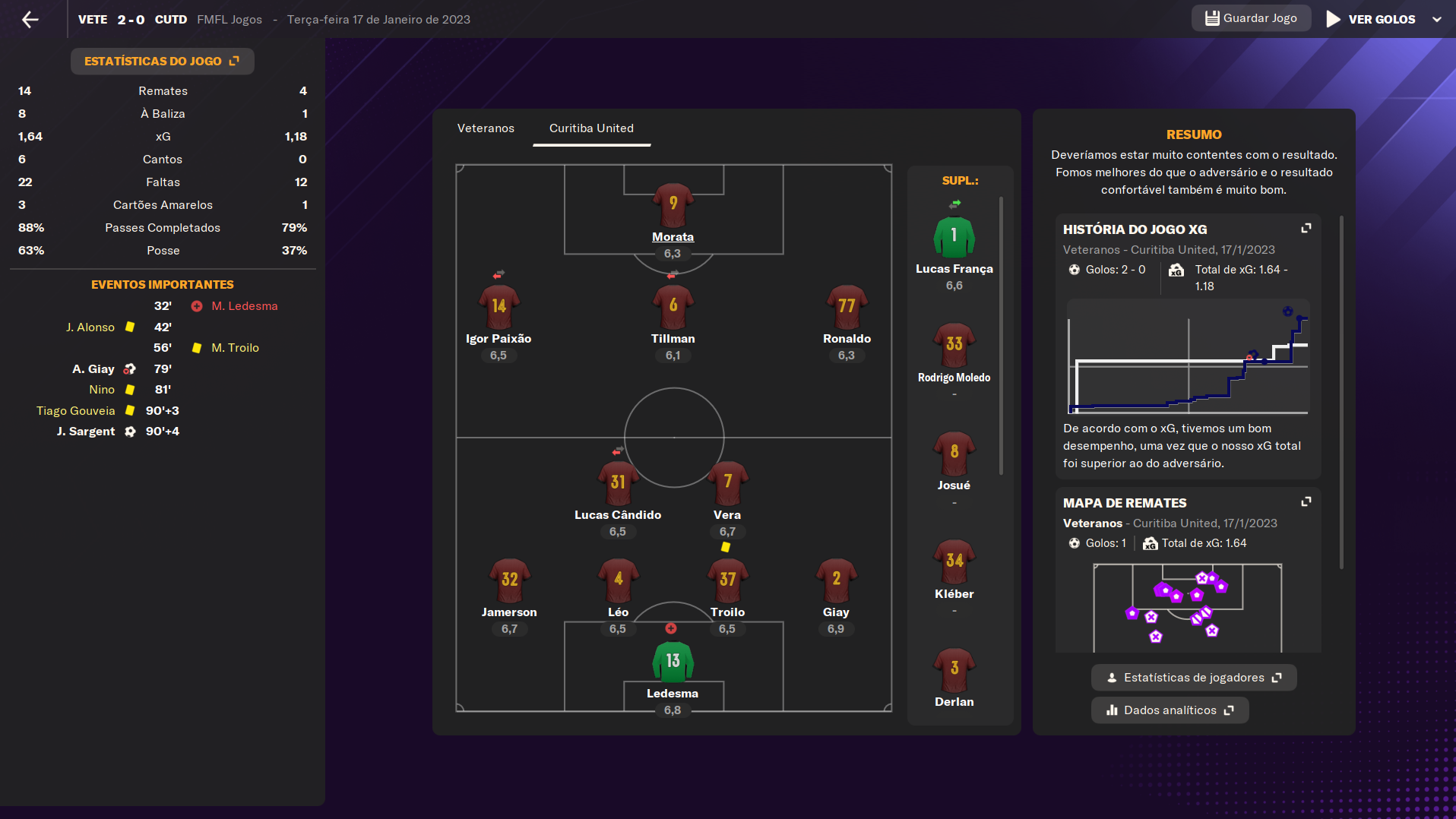This screenshot has height=819, width=1456.
Task: Select the Curitiba United tab
Action: (x=591, y=128)
